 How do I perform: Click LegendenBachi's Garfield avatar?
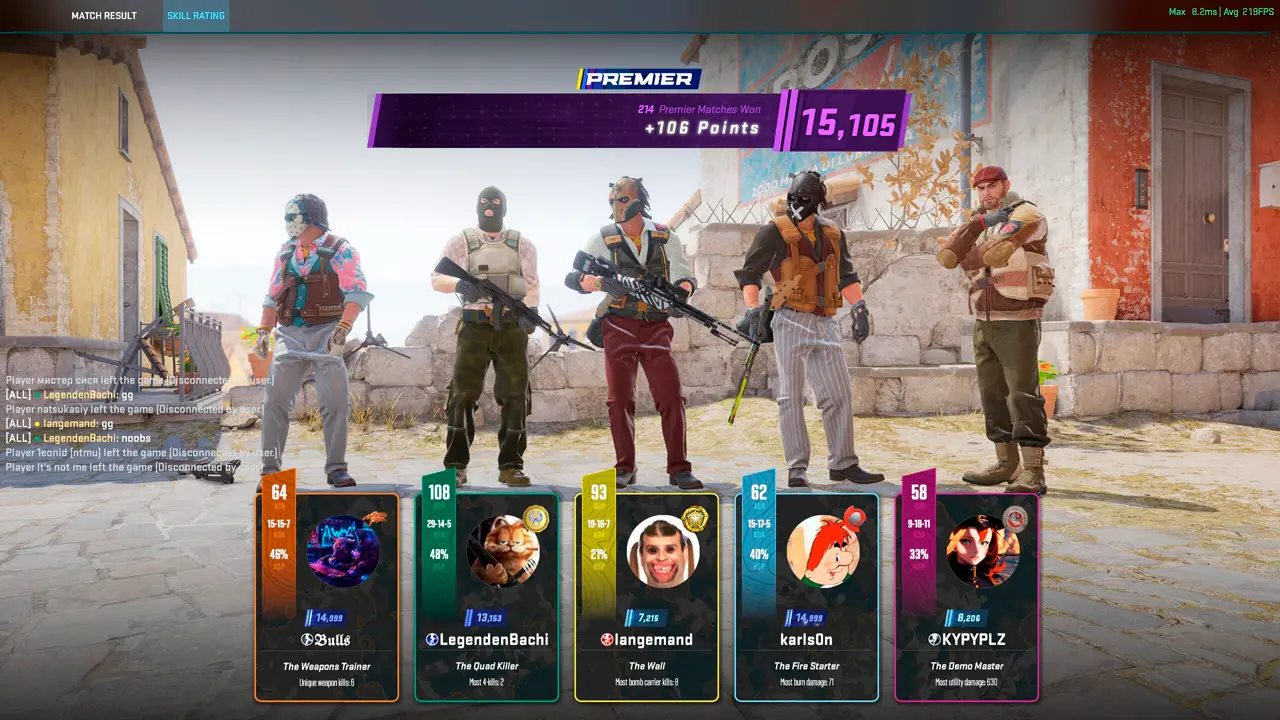[x=503, y=551]
